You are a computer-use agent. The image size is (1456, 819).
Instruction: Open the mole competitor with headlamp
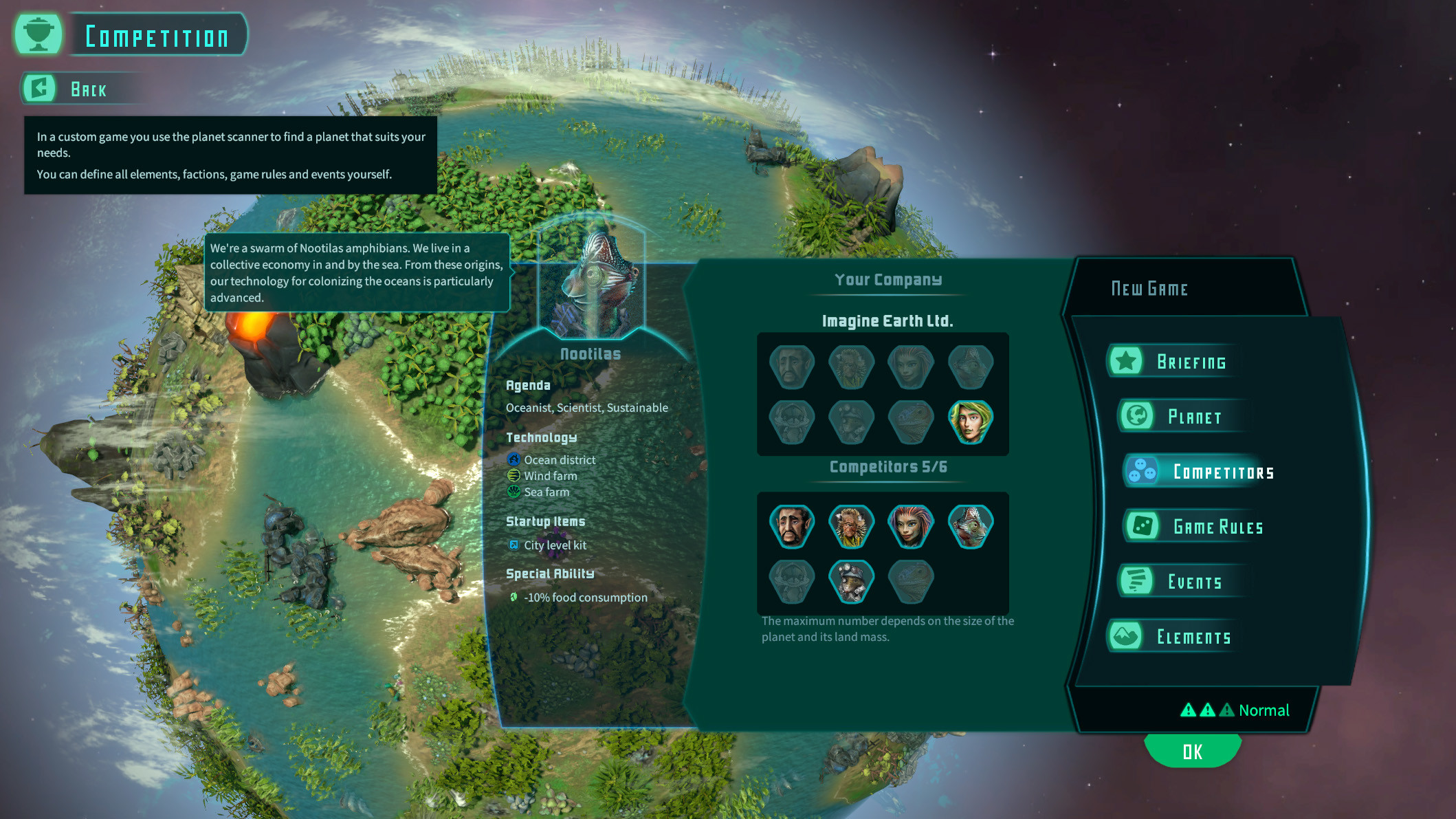(851, 581)
